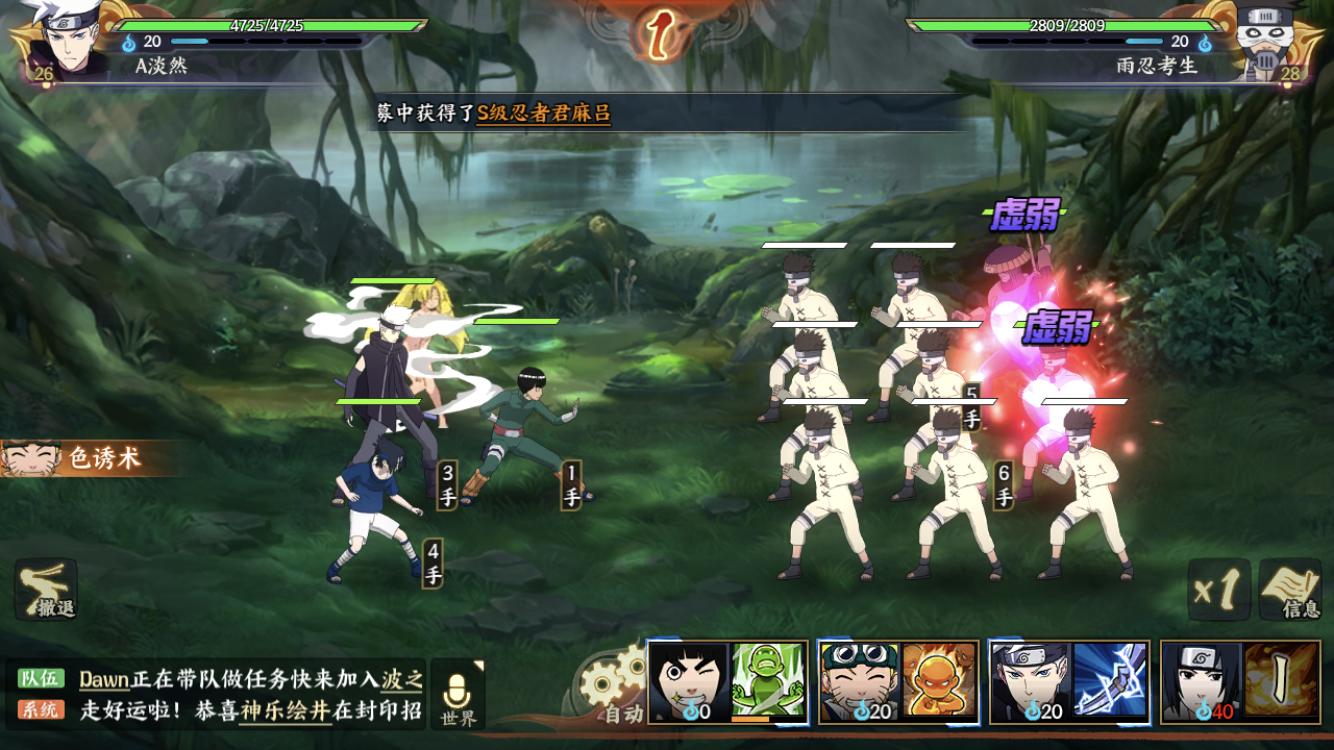
Task: Change the x1 battle speed
Action: pyautogui.click(x=1219, y=590)
